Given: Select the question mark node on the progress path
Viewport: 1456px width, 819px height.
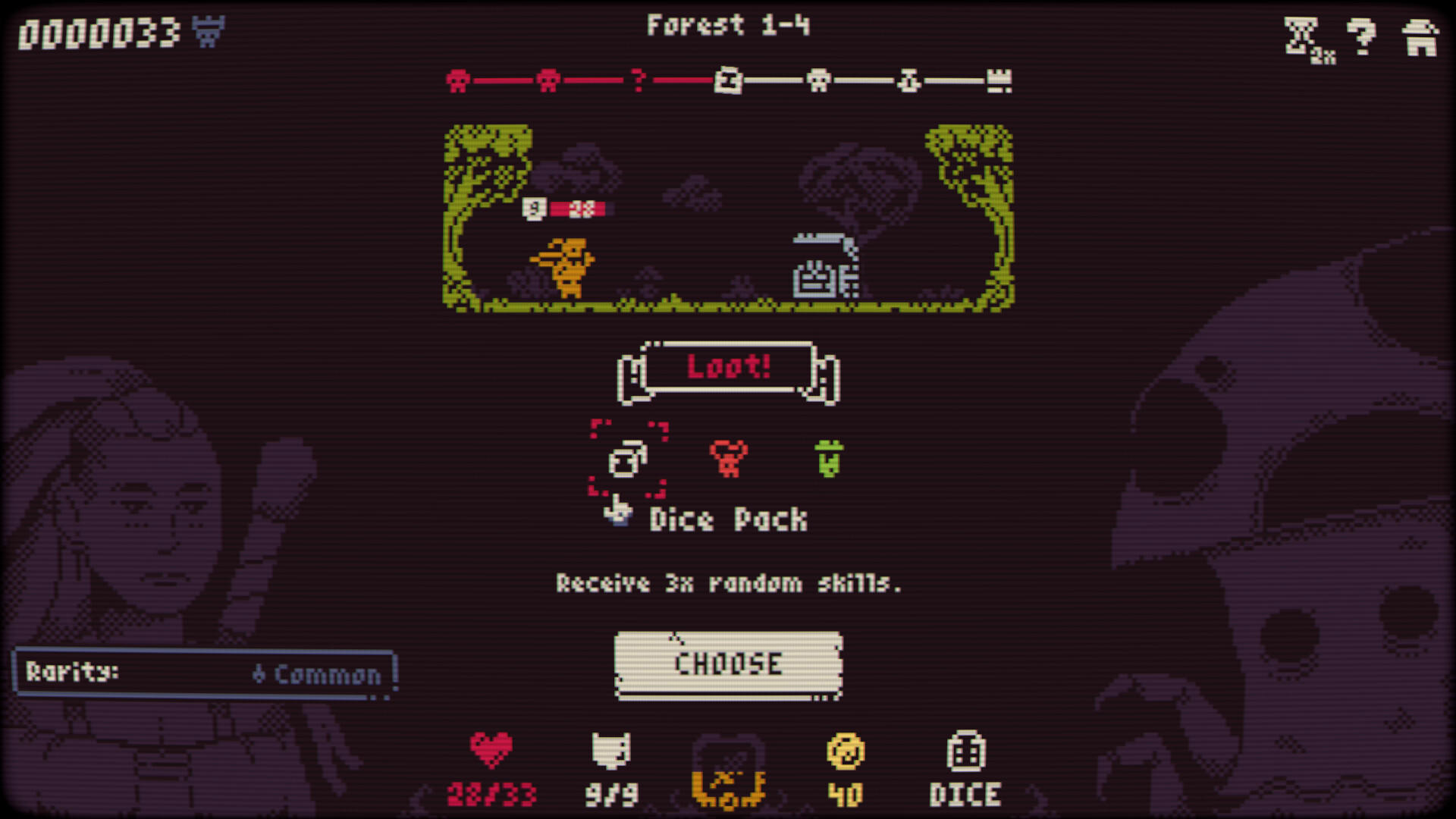Looking at the screenshot, I should pyautogui.click(x=637, y=78).
